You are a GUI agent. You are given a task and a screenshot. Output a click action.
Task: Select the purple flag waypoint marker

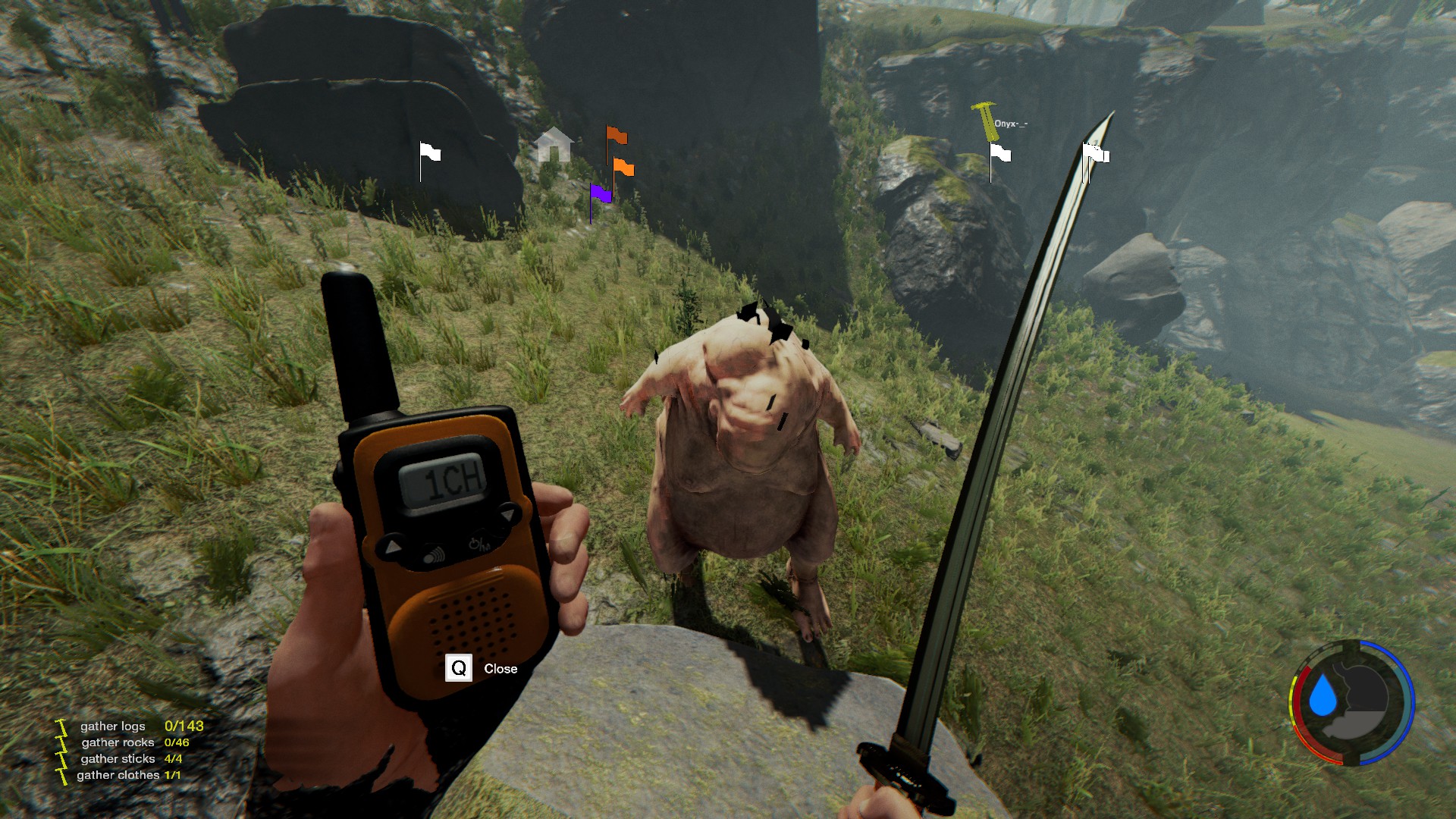click(x=600, y=194)
